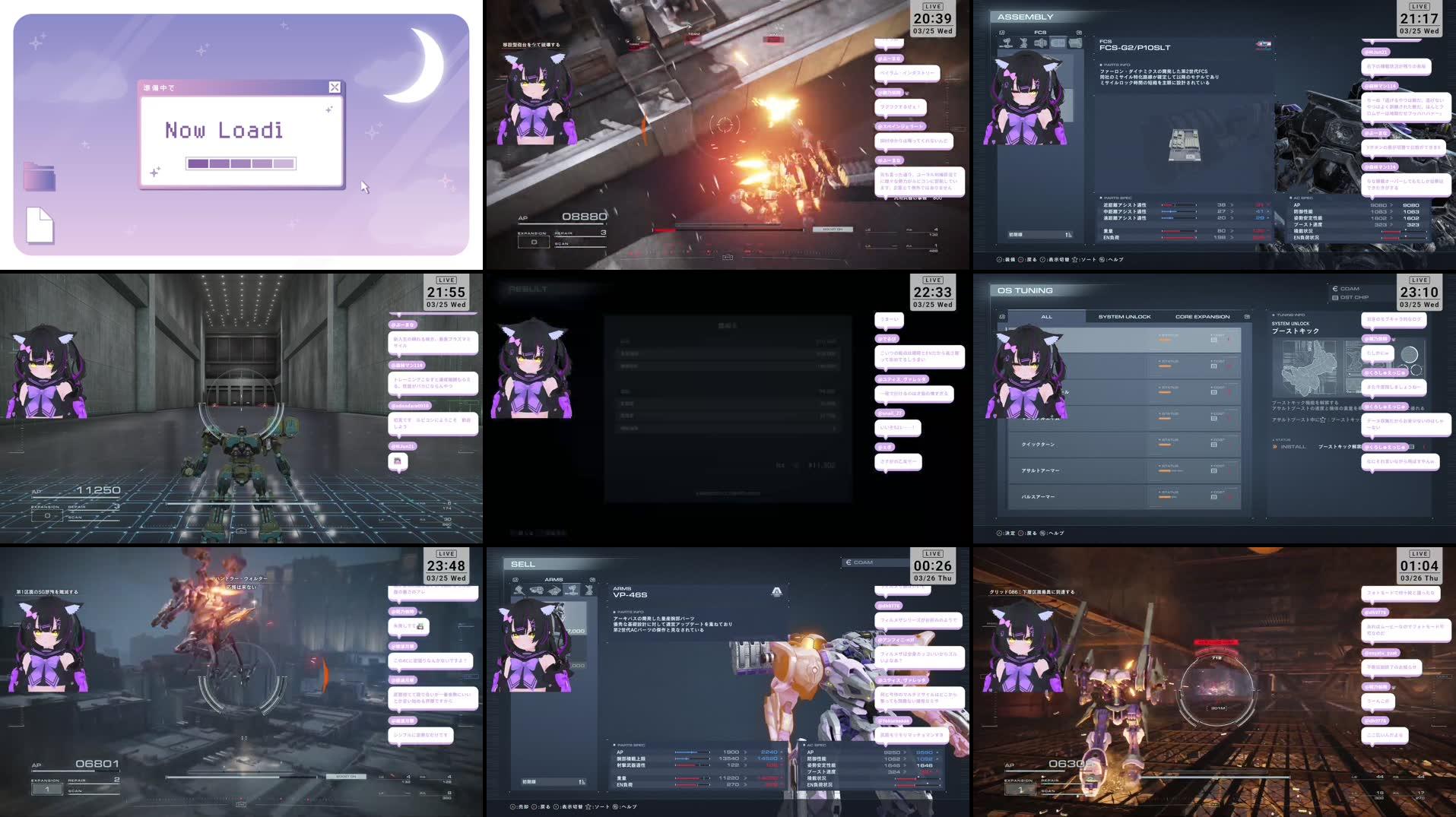
Task: Select the generator category icon in ASSEMBLY tabs
Action: click(x=1075, y=43)
